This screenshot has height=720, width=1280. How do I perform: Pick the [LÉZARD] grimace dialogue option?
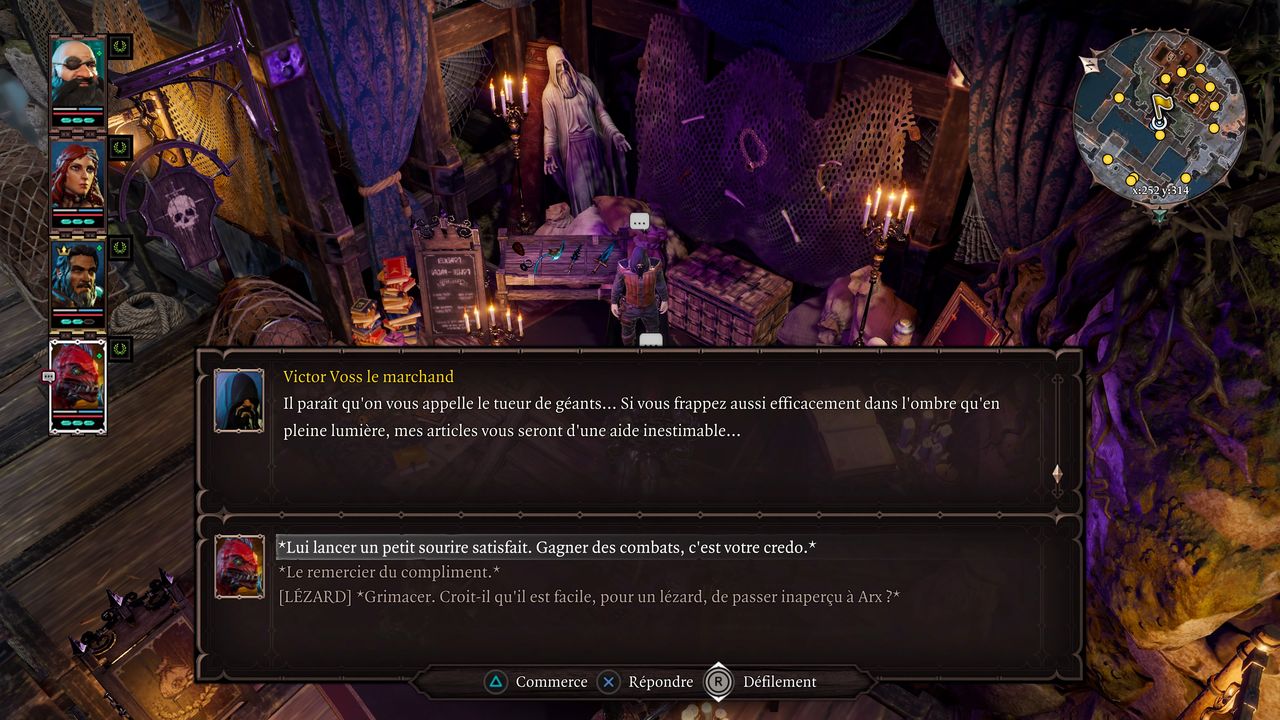590,597
